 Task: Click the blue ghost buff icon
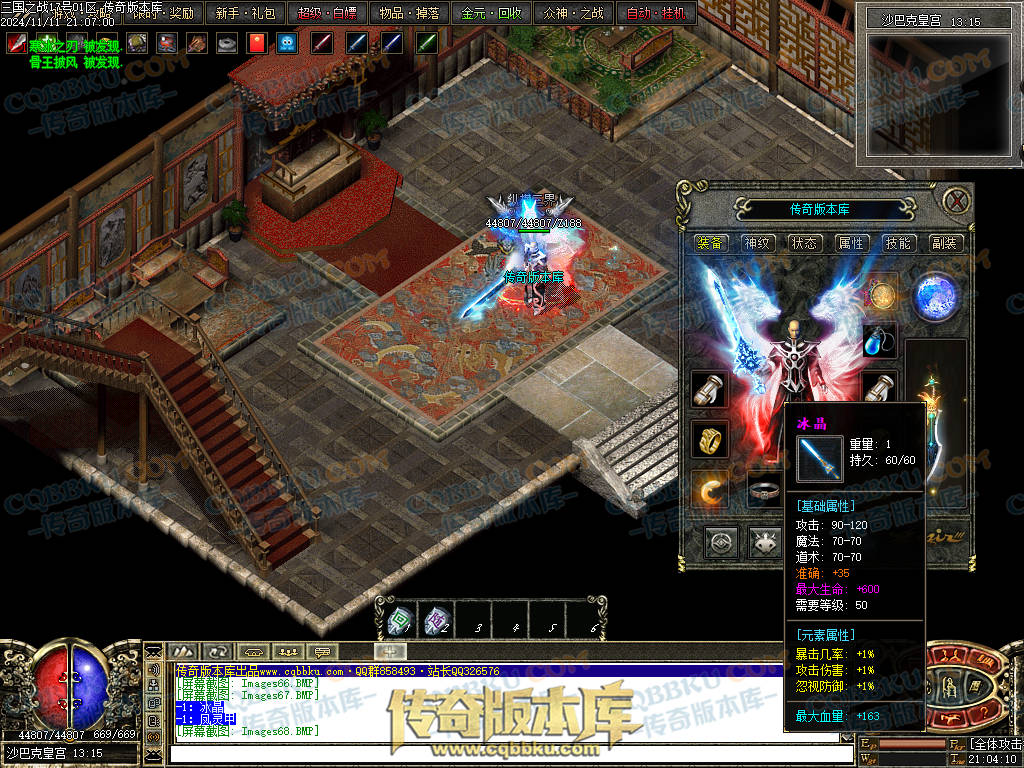coord(287,43)
